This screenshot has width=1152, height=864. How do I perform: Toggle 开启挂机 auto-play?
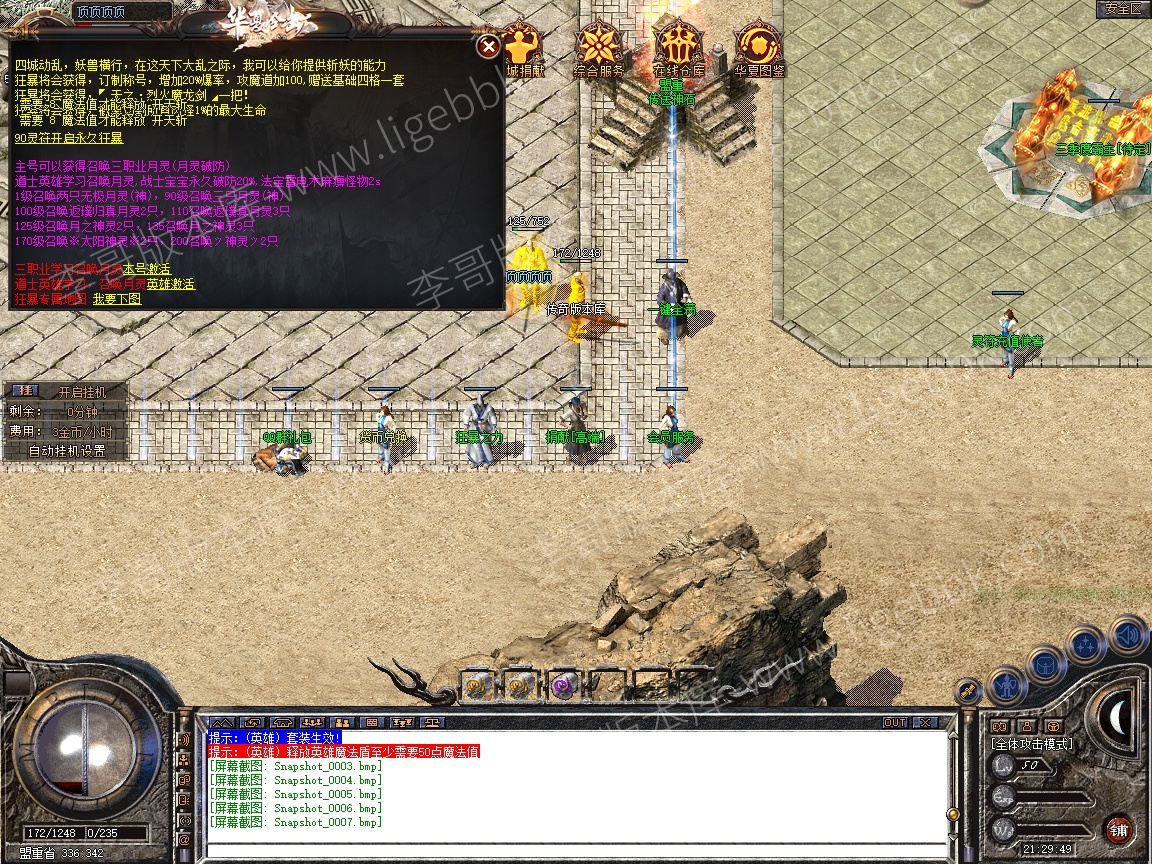81,392
